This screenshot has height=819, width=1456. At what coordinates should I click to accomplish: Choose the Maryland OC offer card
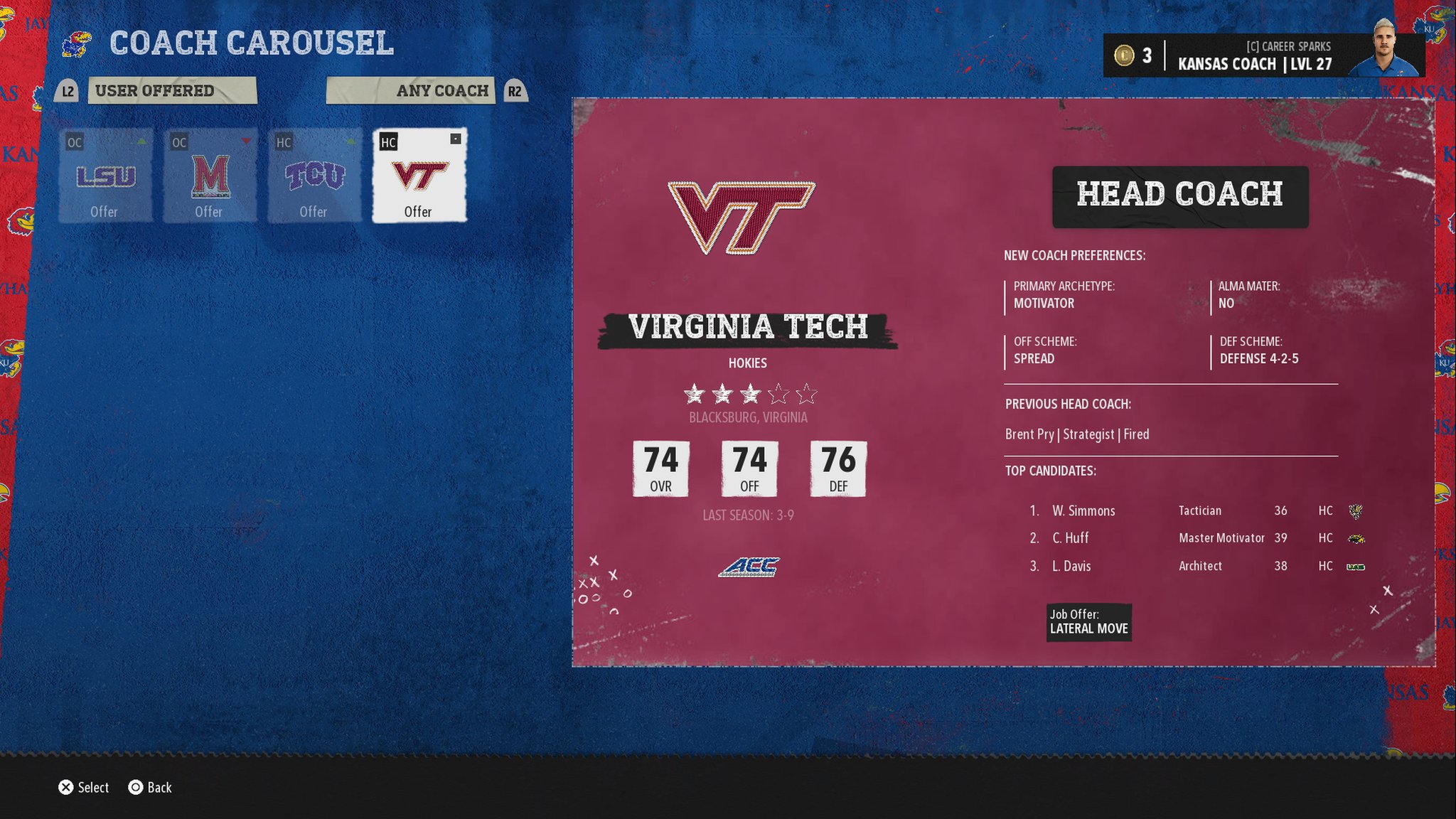pyautogui.click(x=210, y=176)
